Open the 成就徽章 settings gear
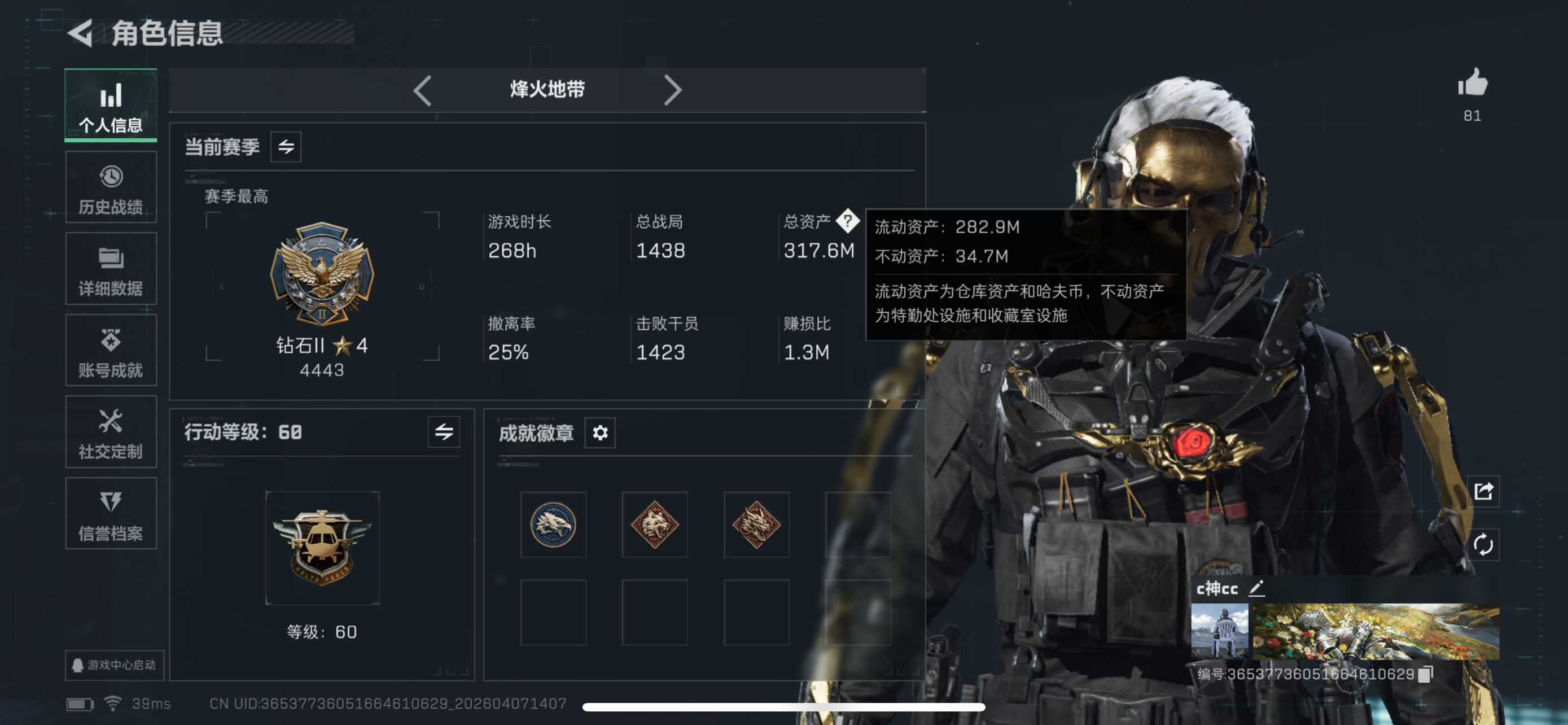The image size is (1568, 725). coord(599,433)
